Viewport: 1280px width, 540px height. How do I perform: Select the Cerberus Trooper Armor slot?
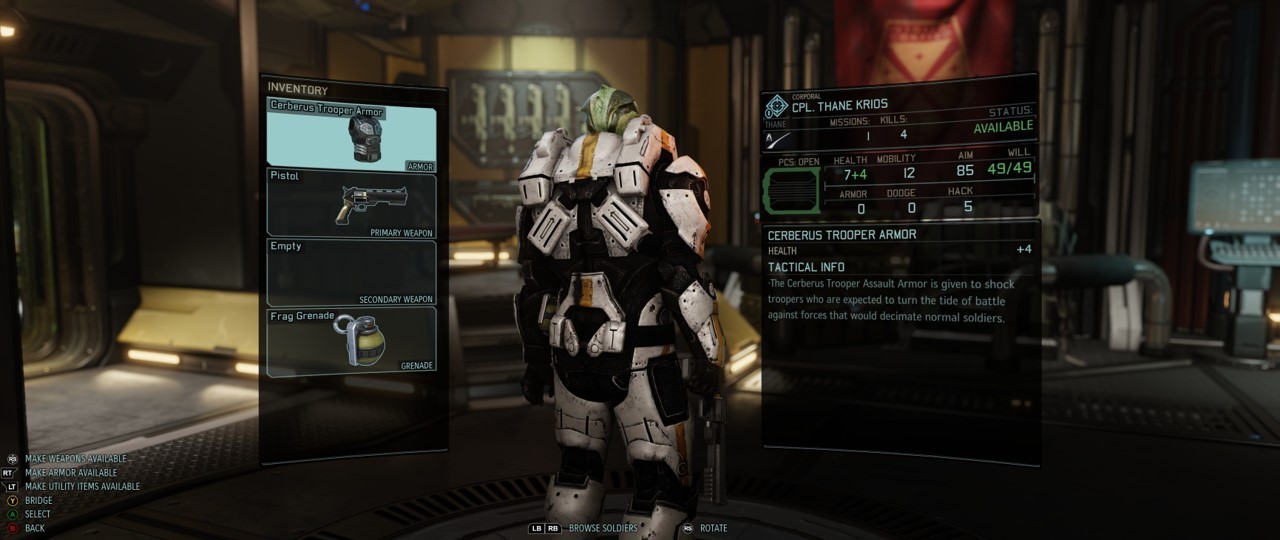point(351,136)
